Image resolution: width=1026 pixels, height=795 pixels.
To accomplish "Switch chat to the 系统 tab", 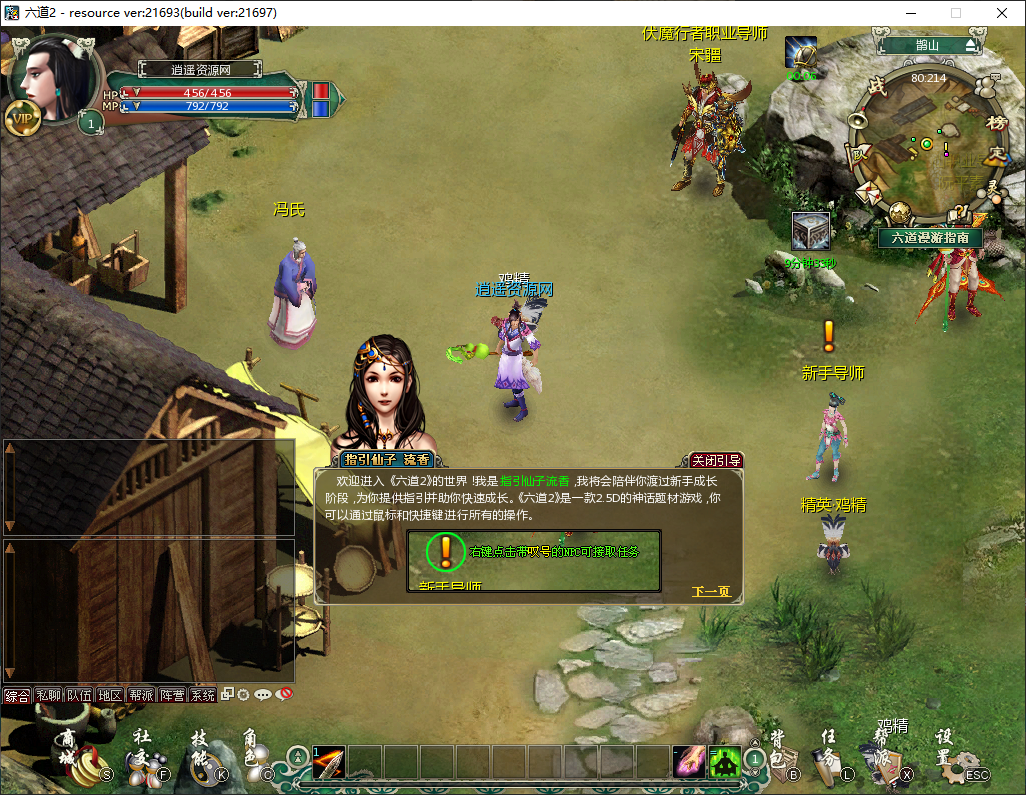I will 203,695.
